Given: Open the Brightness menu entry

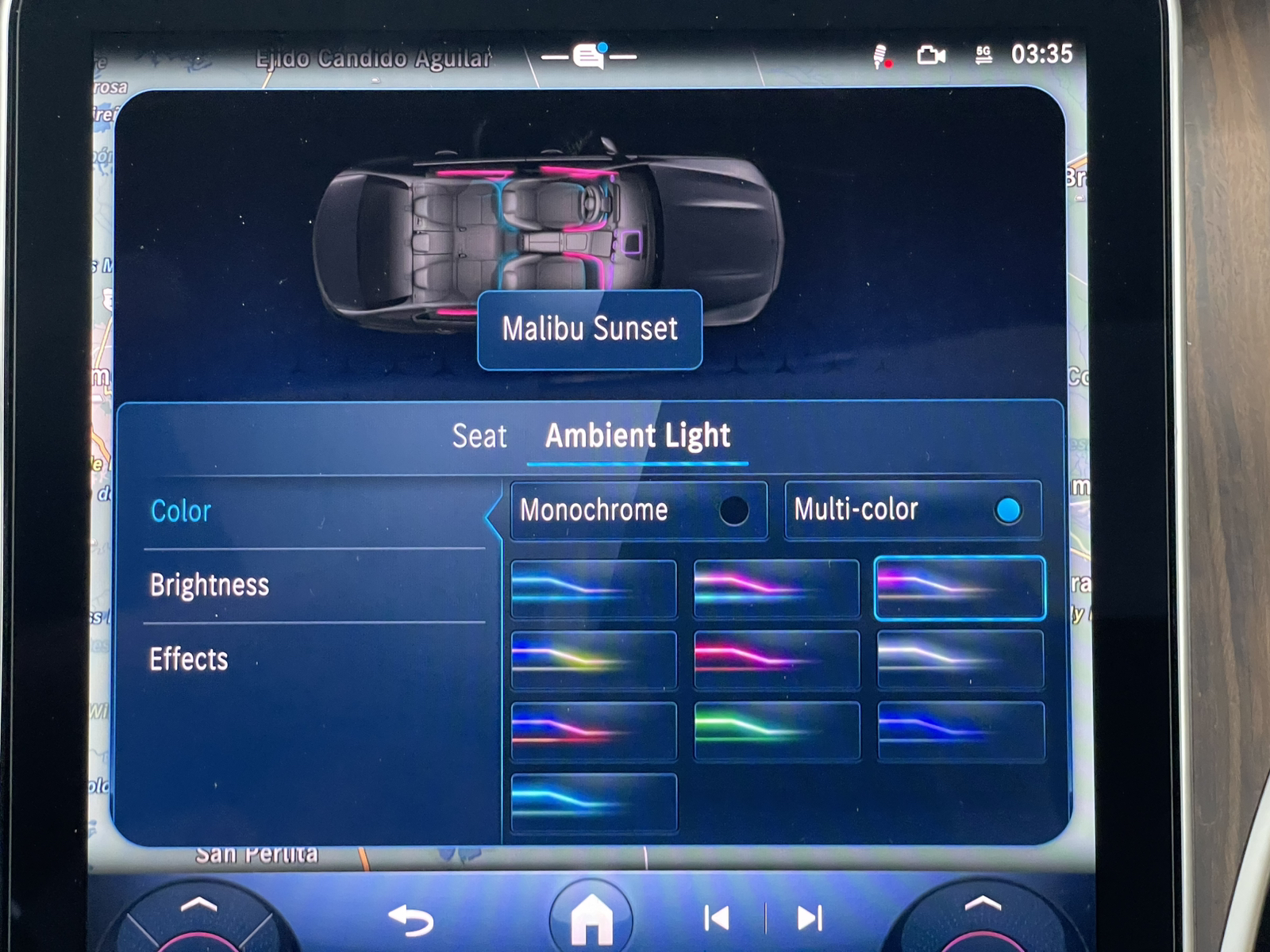Looking at the screenshot, I should coord(210,585).
